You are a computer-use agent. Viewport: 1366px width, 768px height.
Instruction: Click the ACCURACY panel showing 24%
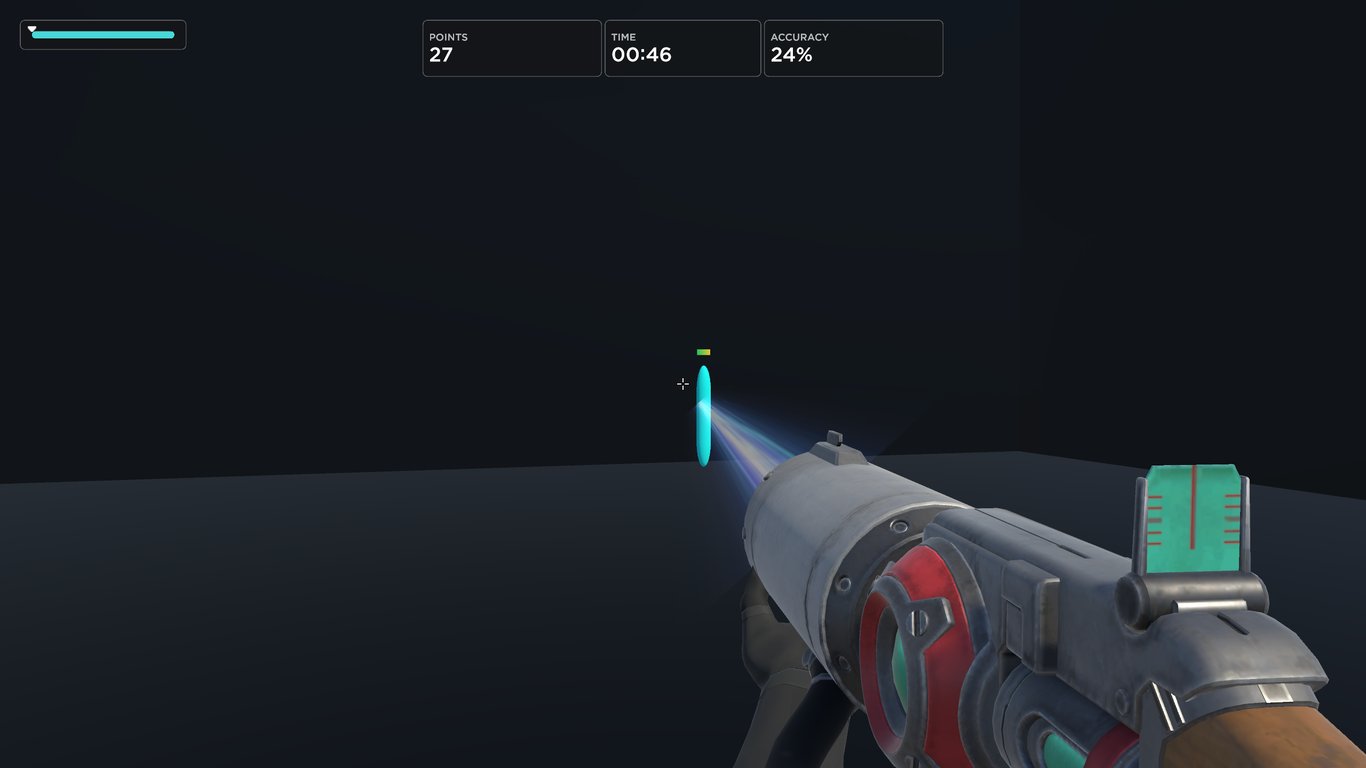coord(853,48)
